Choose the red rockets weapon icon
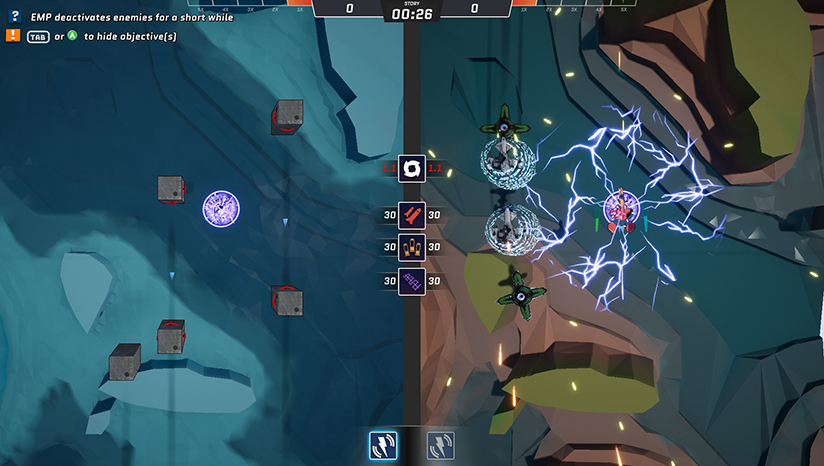The width and height of the screenshot is (824, 466). [x=412, y=215]
